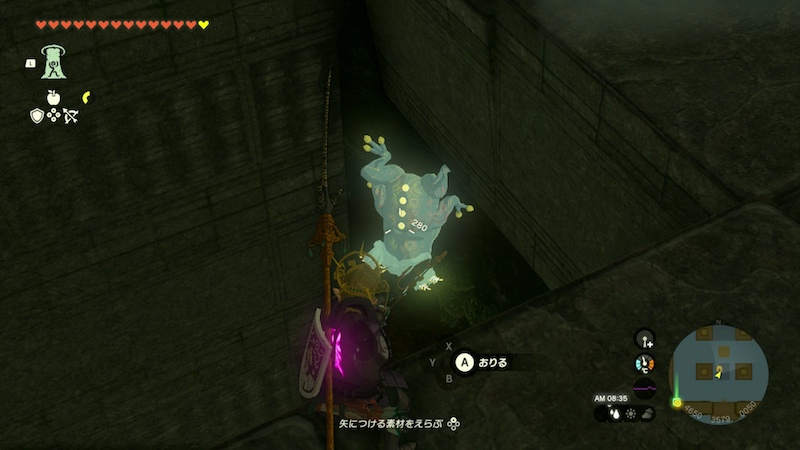Image resolution: width=800 pixels, height=450 pixels.
Task: Open the weather forecast strip
Action: pos(631,412)
